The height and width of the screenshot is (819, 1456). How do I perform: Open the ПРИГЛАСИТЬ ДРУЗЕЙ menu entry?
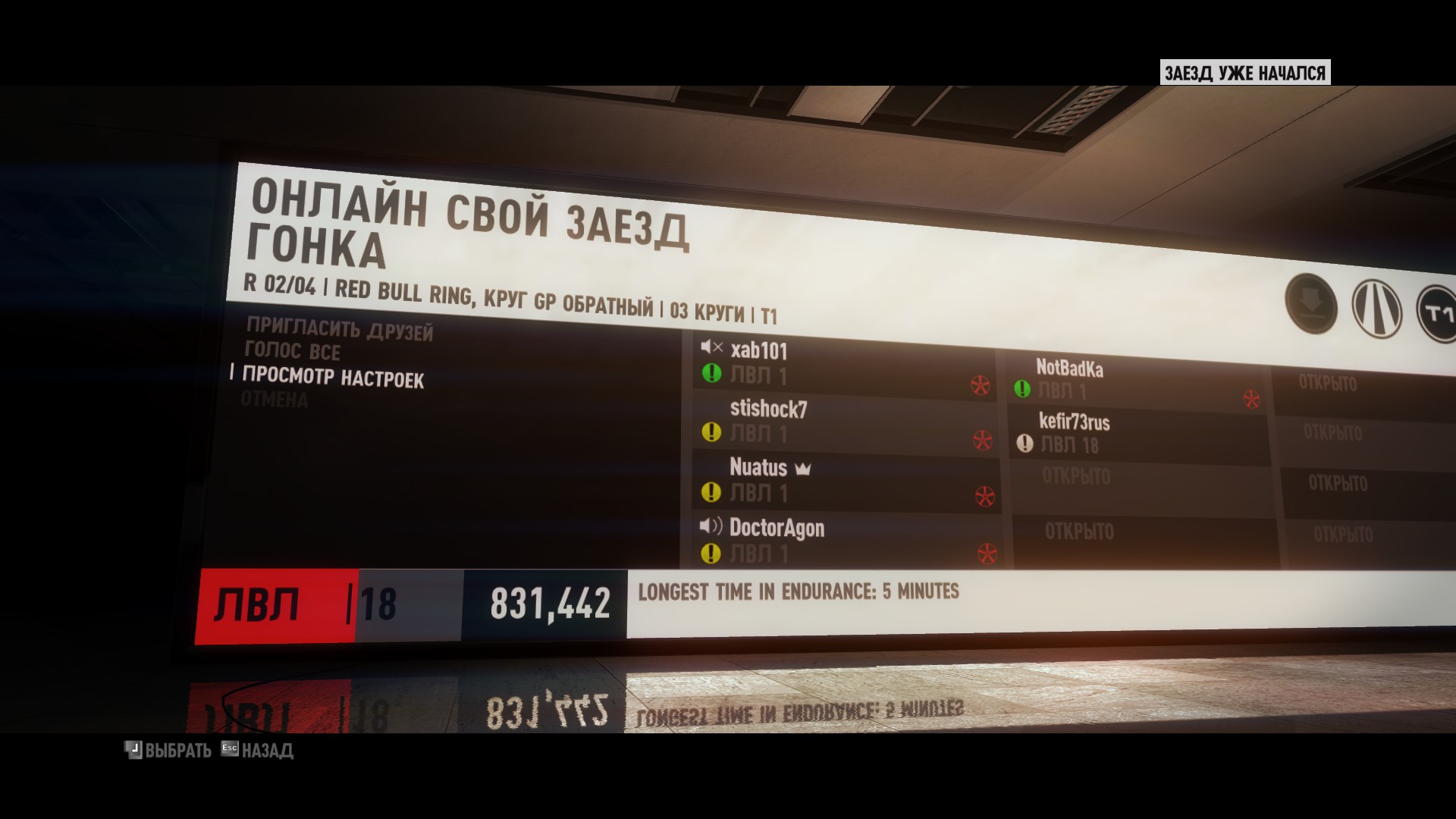pyautogui.click(x=340, y=329)
